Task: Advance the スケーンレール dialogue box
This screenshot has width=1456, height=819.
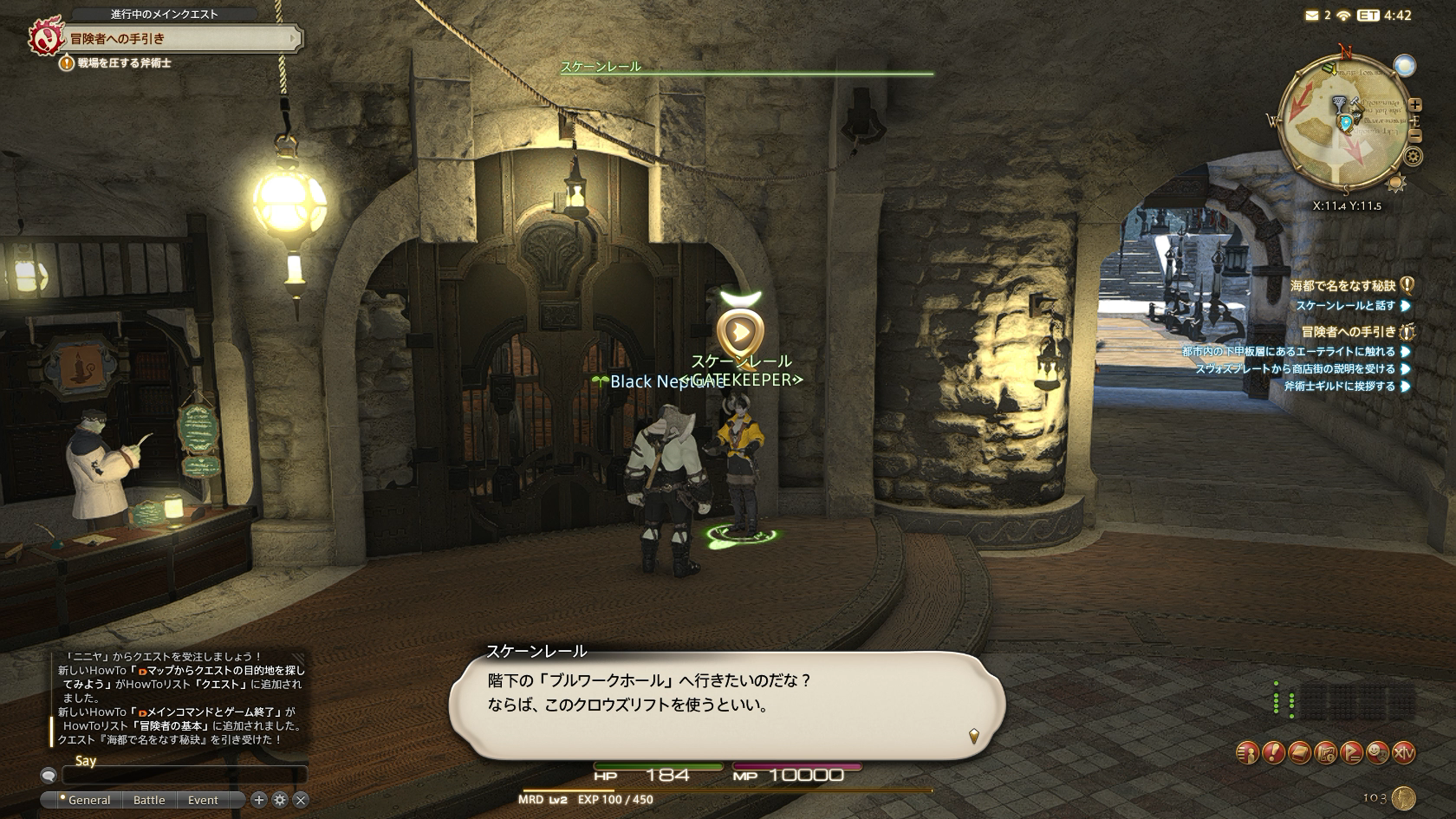Action: pyautogui.click(x=974, y=737)
